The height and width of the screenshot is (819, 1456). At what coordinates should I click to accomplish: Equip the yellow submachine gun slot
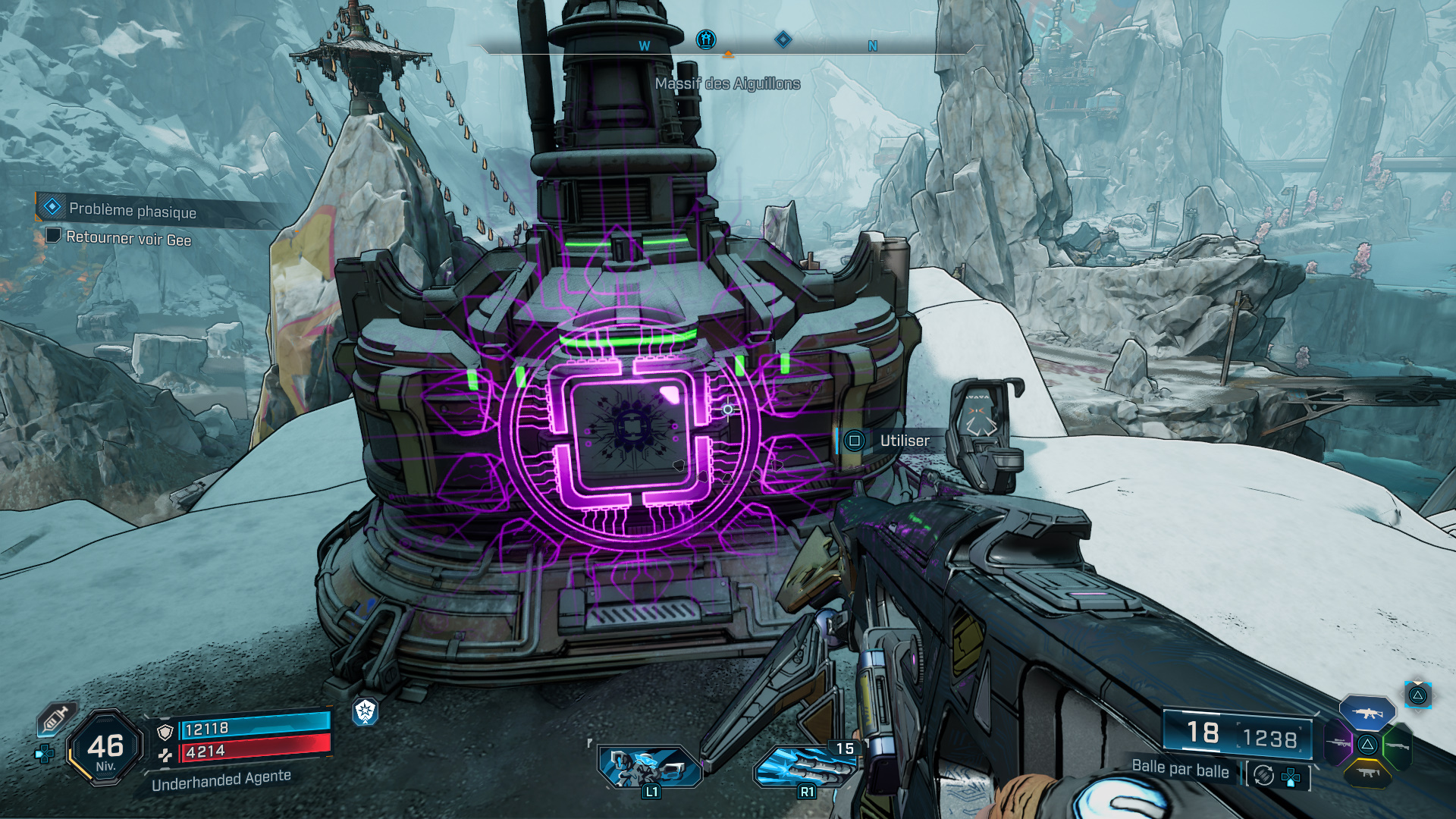coord(1367,773)
